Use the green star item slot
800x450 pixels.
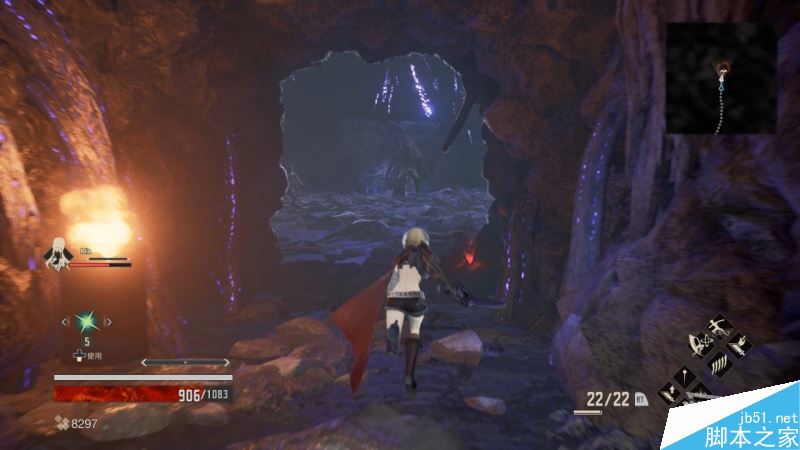click(x=87, y=322)
